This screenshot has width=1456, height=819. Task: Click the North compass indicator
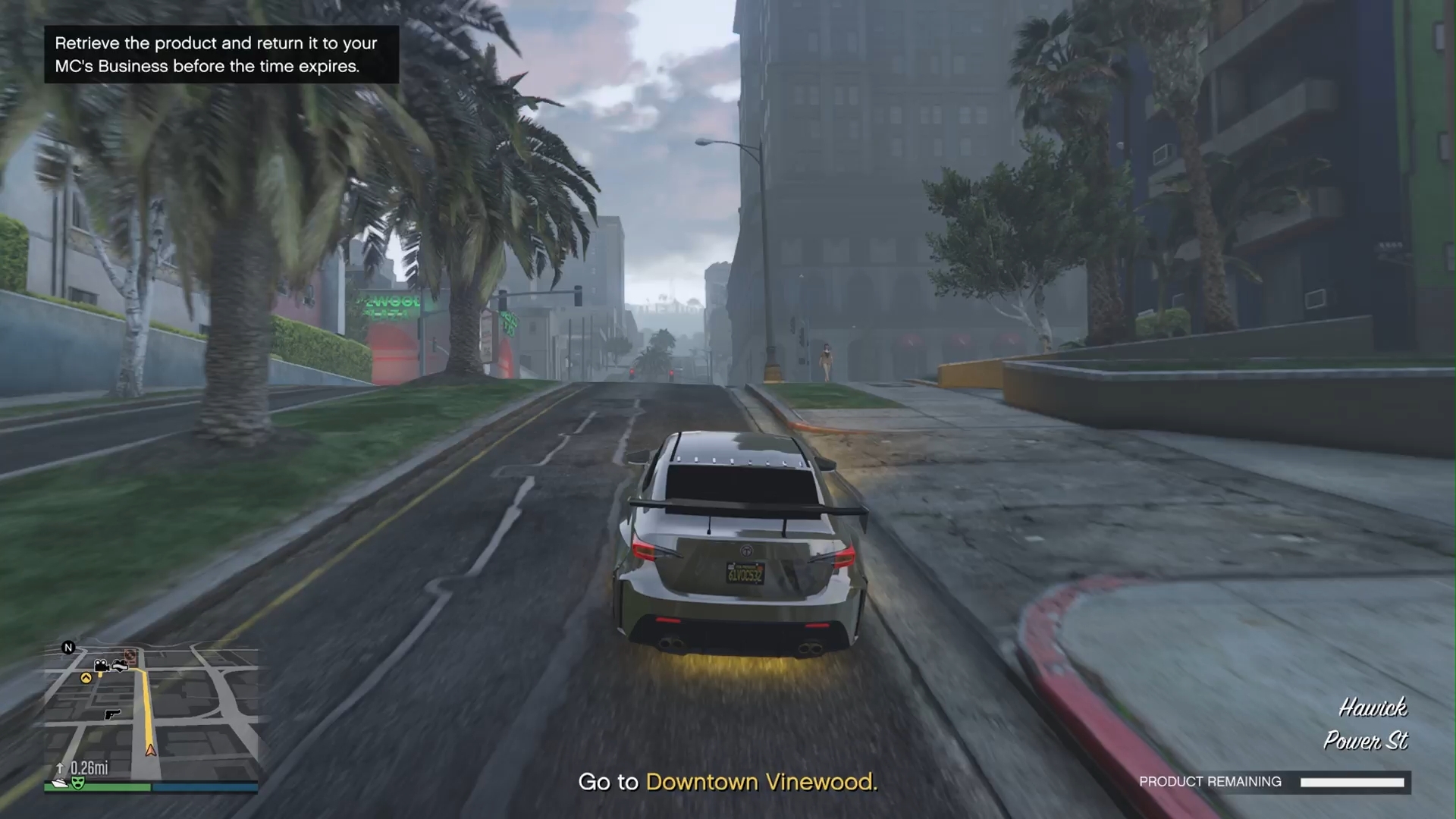click(68, 648)
